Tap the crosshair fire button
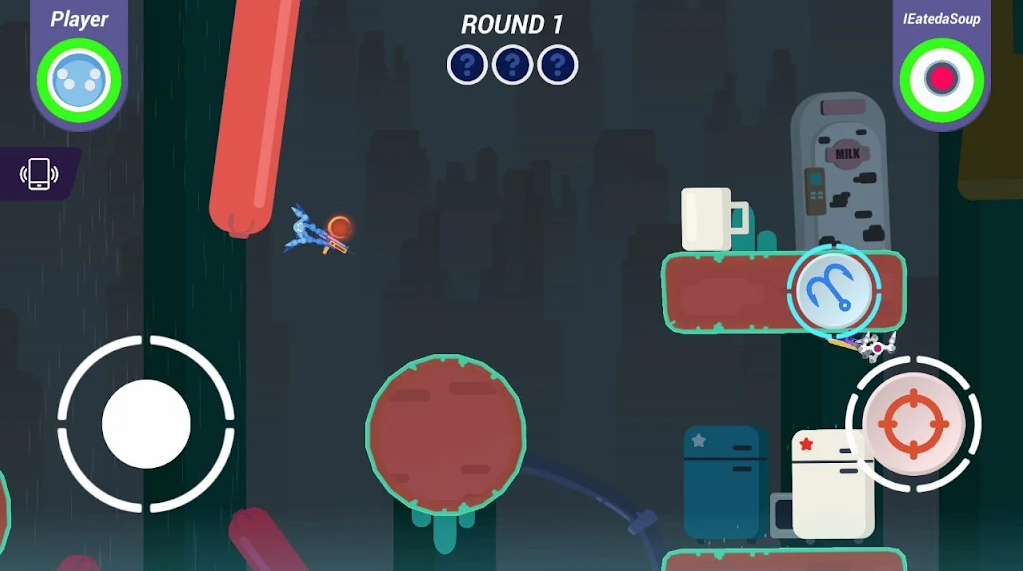This screenshot has height=571, width=1023. 912,423
